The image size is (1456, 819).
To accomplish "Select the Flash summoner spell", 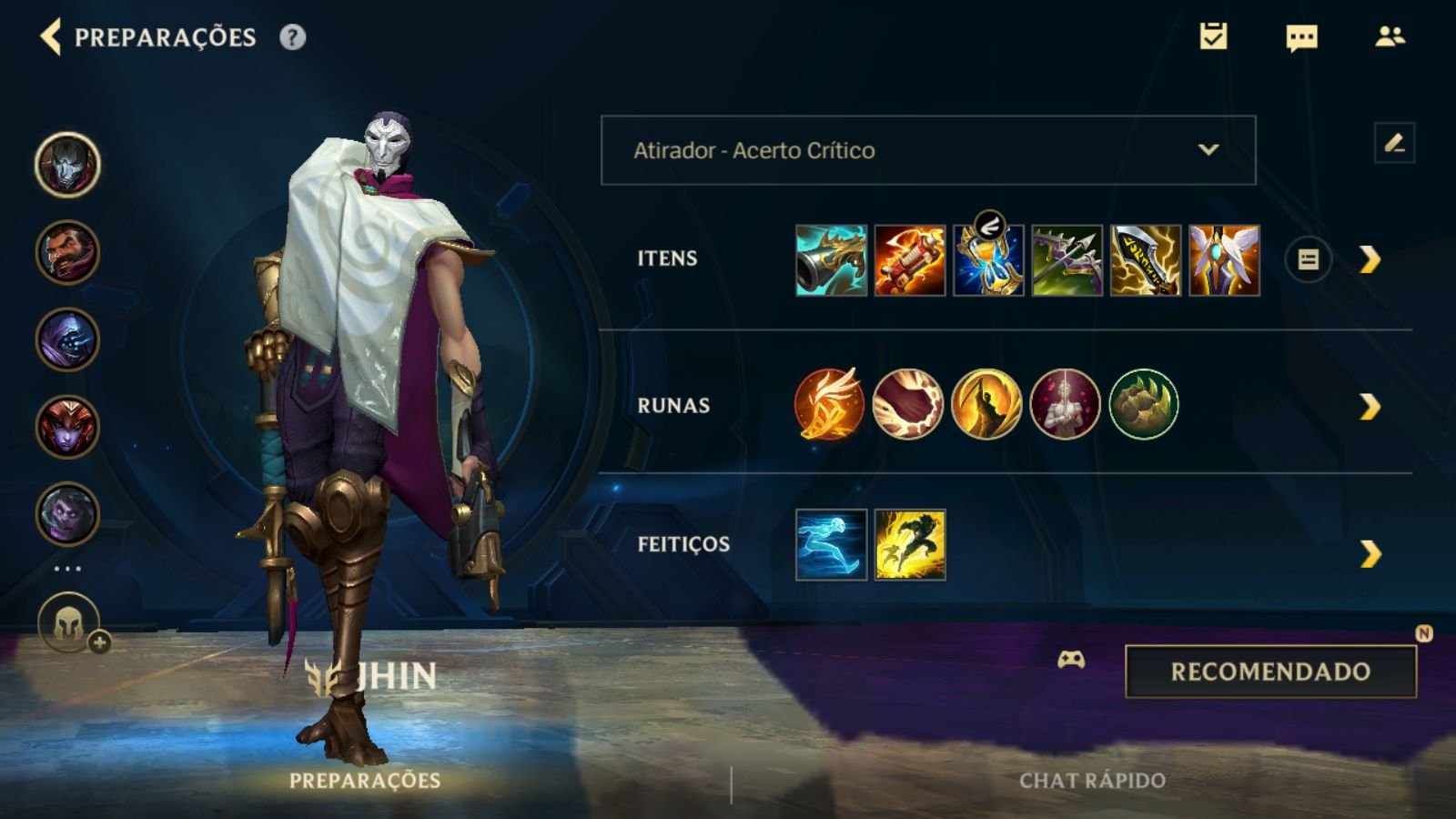I will tap(910, 545).
